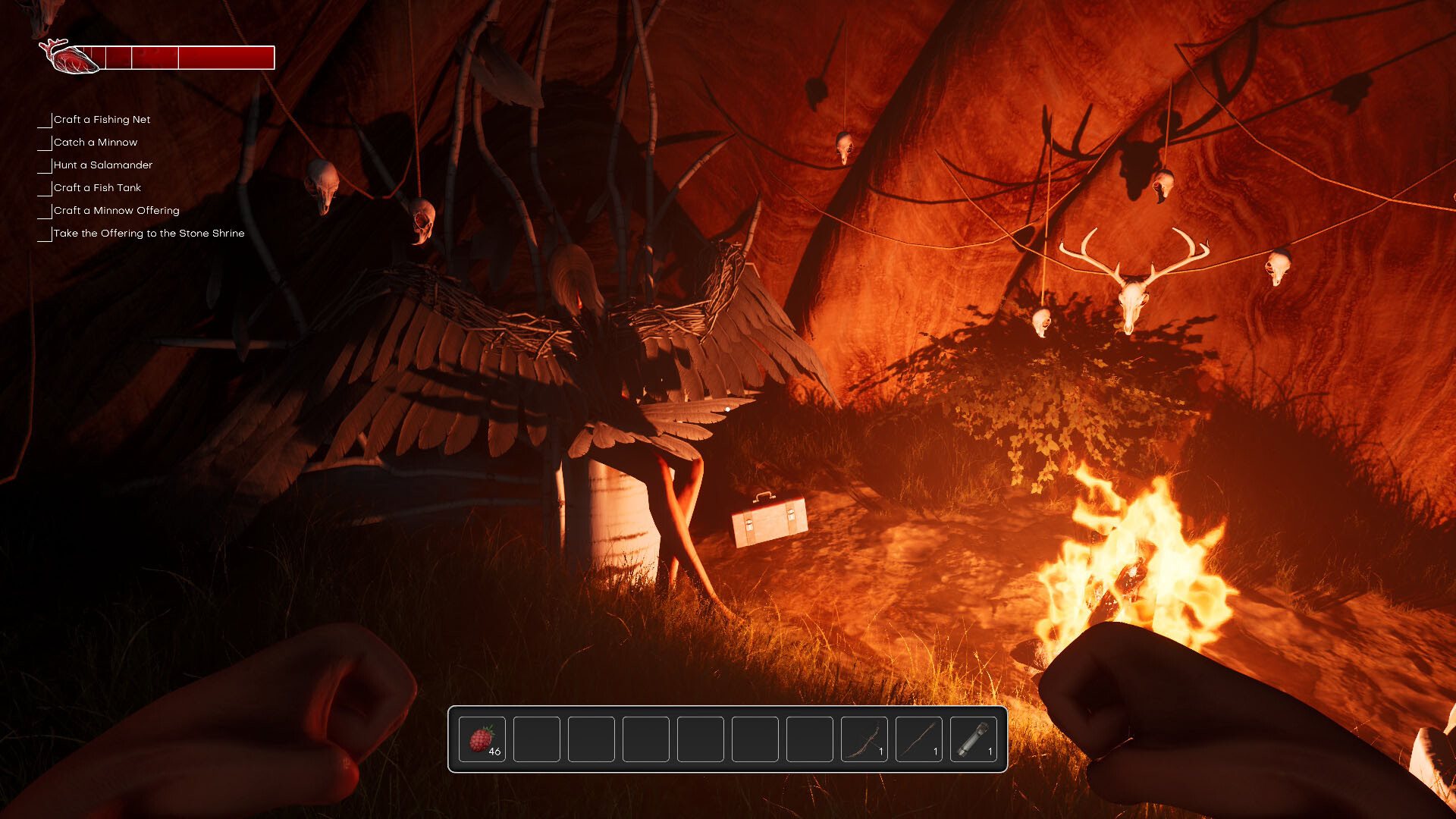1456x819 pixels.
Task: Click the "Craft a Fishing Net" objective
Action: click(x=102, y=120)
